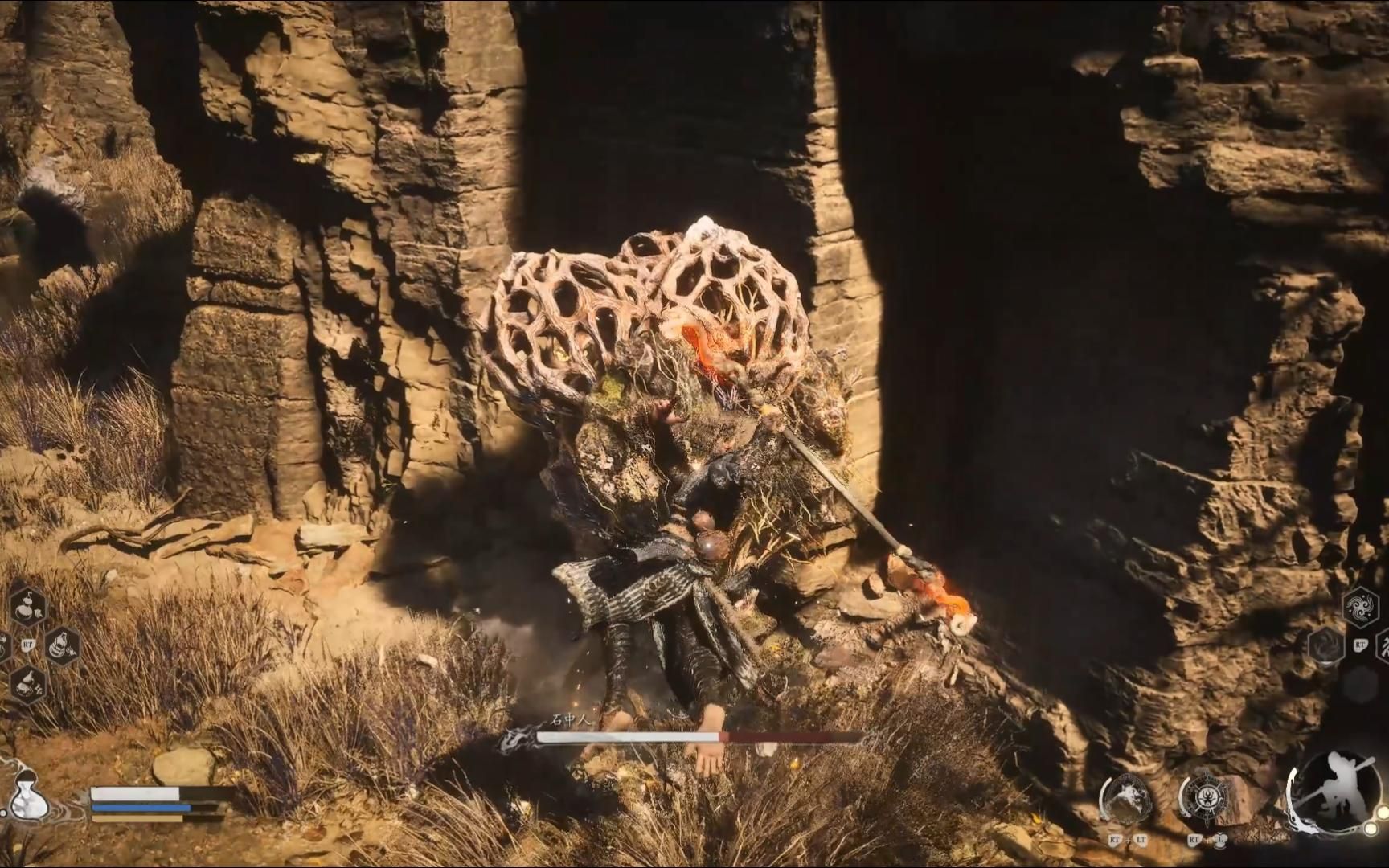Image resolution: width=1389 pixels, height=868 pixels.
Task: Select the bottom gourd flask item slot
Action: 28,684
